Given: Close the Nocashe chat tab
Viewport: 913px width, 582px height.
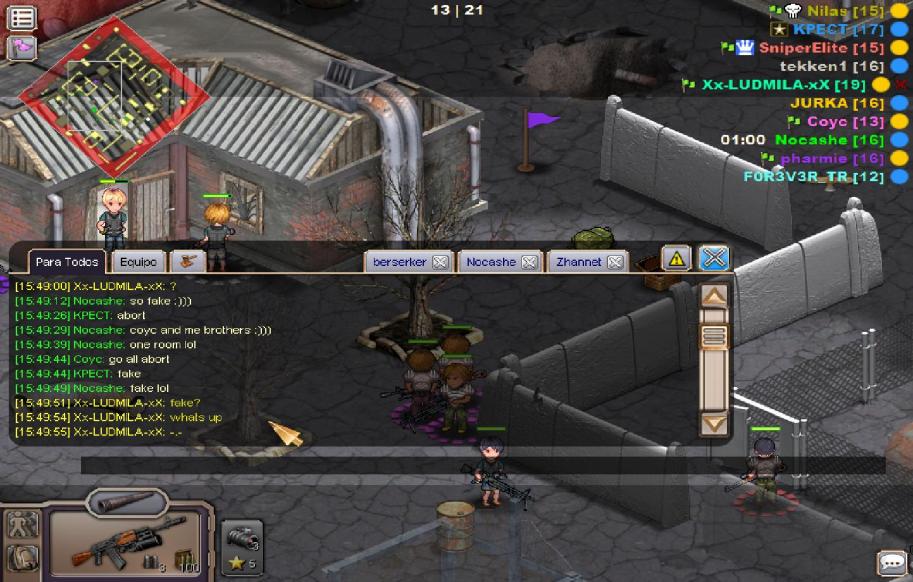Looking at the screenshot, I should coord(529,262).
